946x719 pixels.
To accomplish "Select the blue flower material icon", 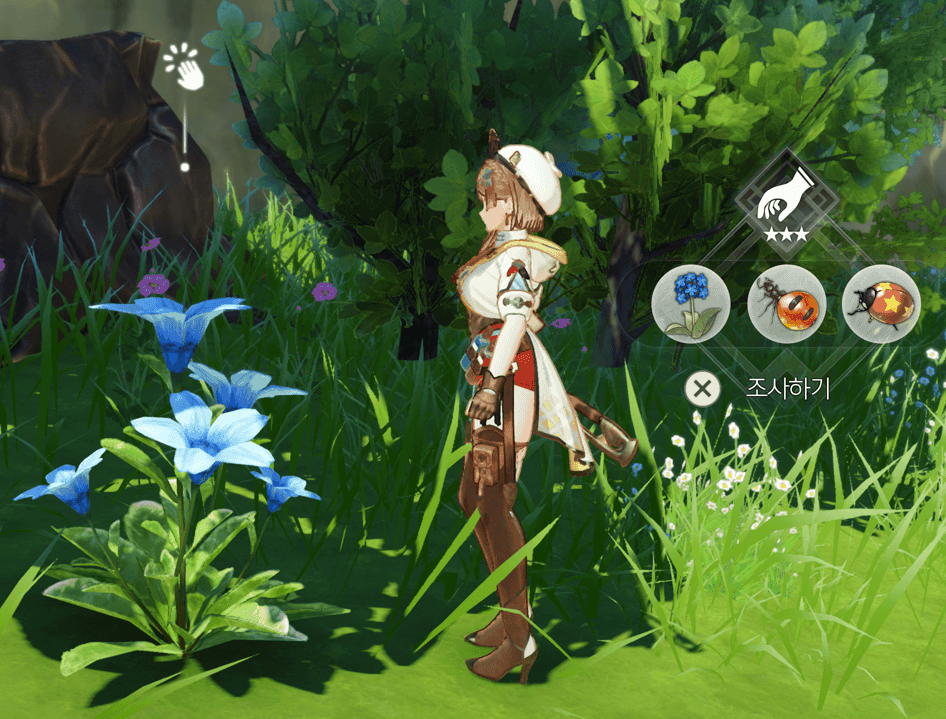I will pyautogui.click(x=691, y=304).
